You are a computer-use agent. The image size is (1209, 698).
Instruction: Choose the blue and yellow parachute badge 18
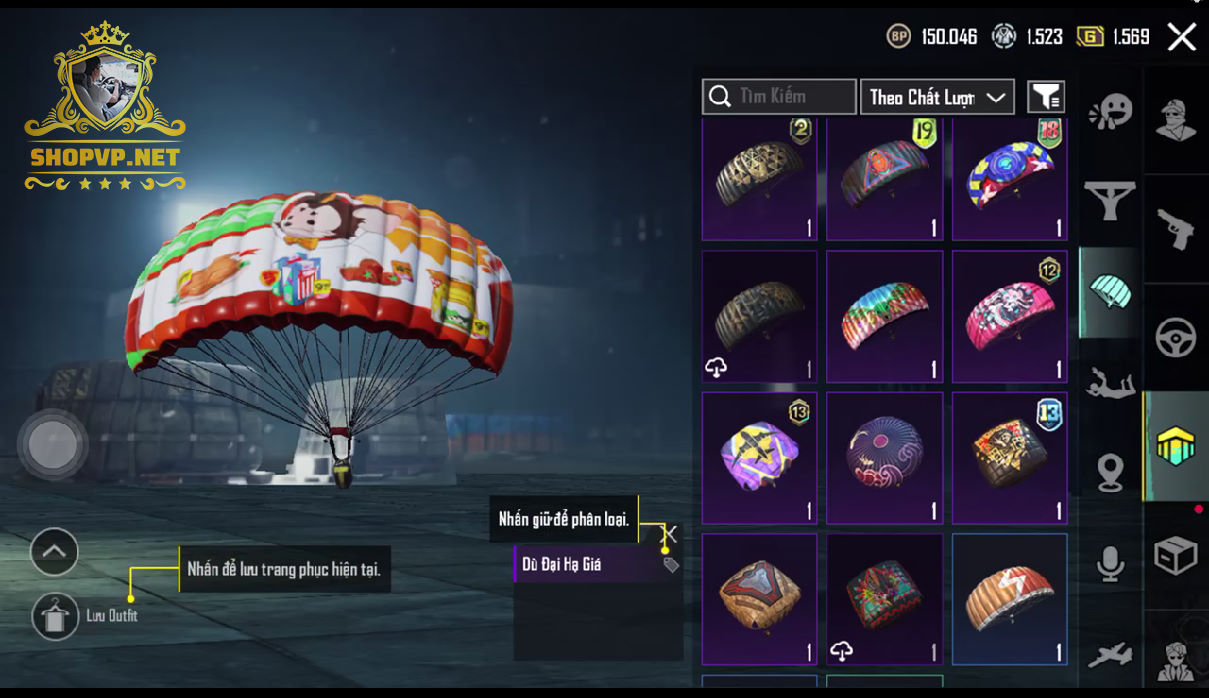pyautogui.click(x=1009, y=180)
